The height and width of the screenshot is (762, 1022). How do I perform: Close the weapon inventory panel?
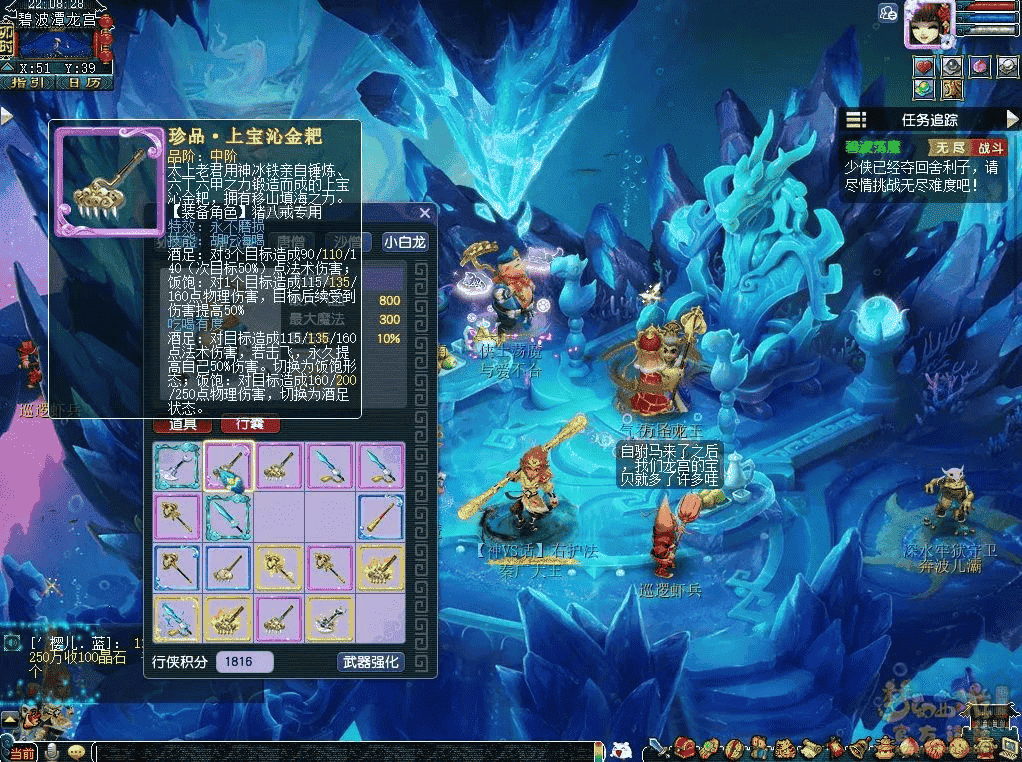pyautogui.click(x=425, y=213)
